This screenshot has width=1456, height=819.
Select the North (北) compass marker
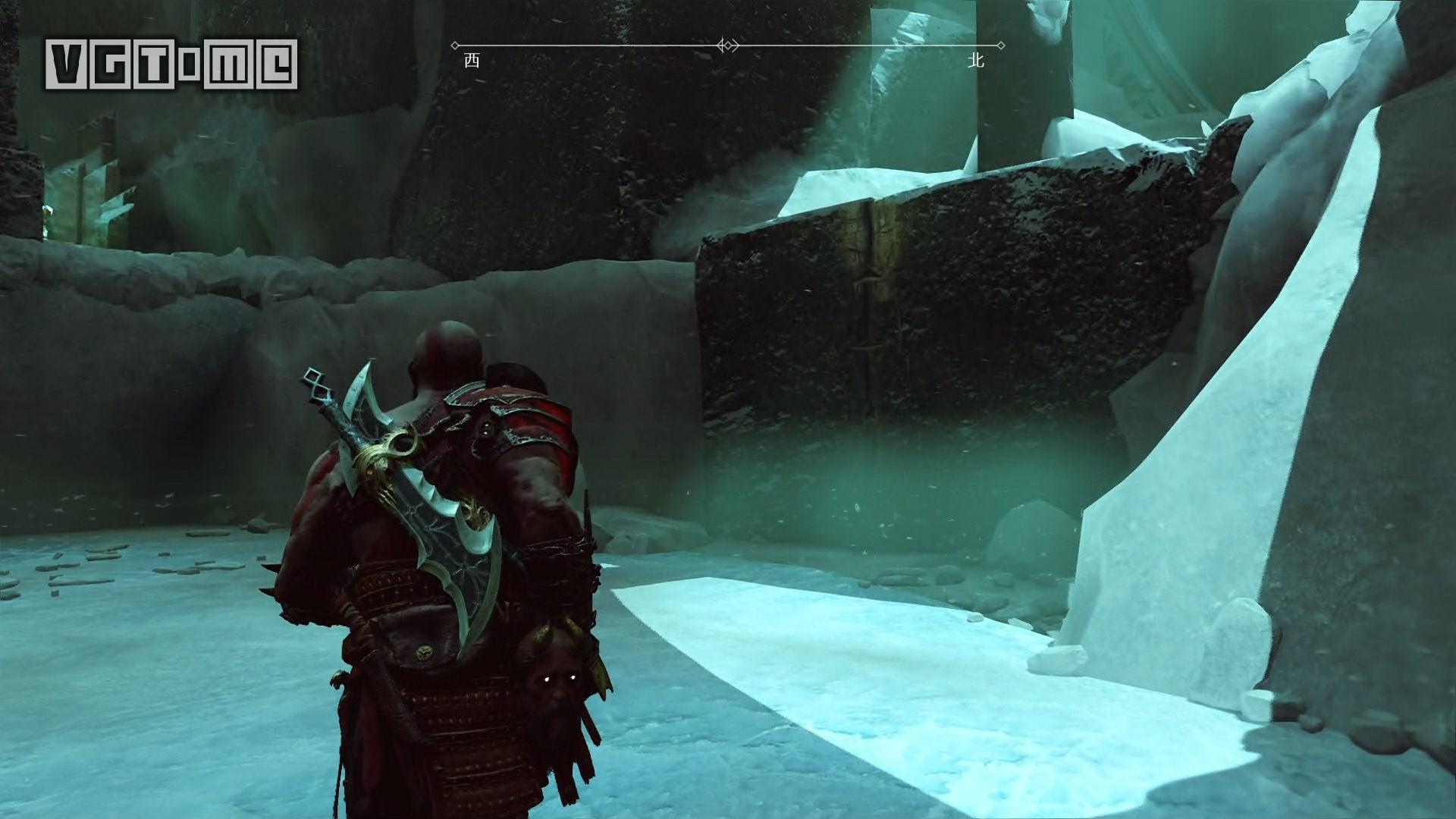976,61
